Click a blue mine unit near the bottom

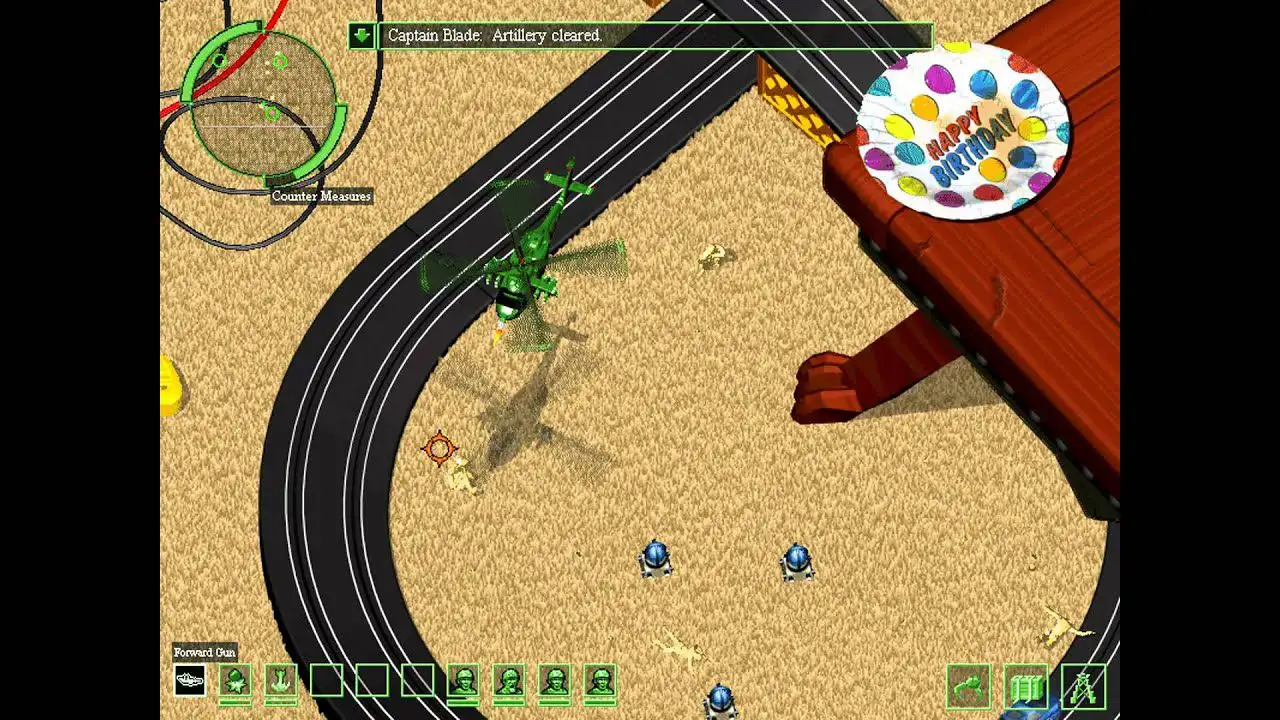[x=659, y=561]
